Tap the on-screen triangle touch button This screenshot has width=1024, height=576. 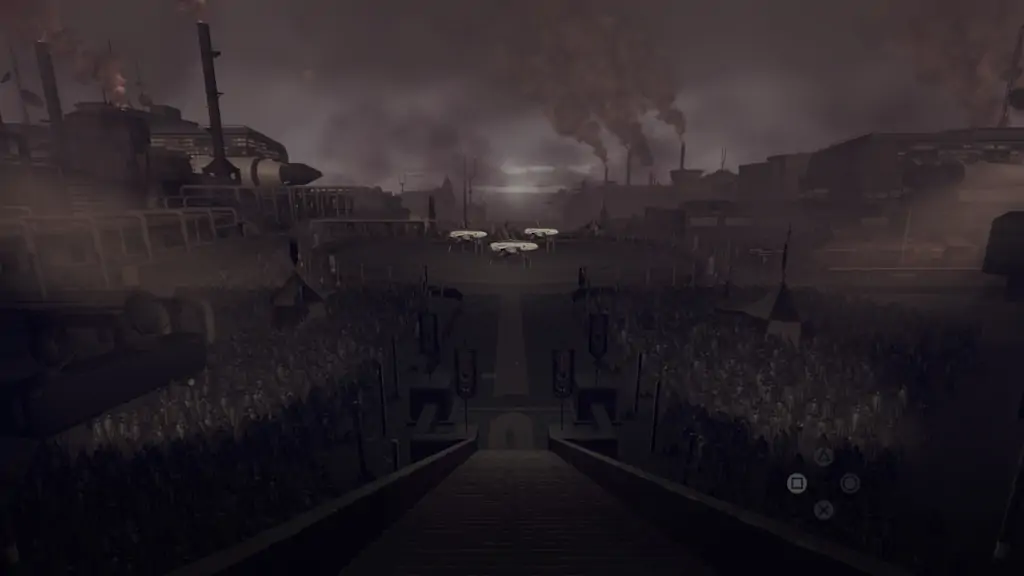click(823, 457)
